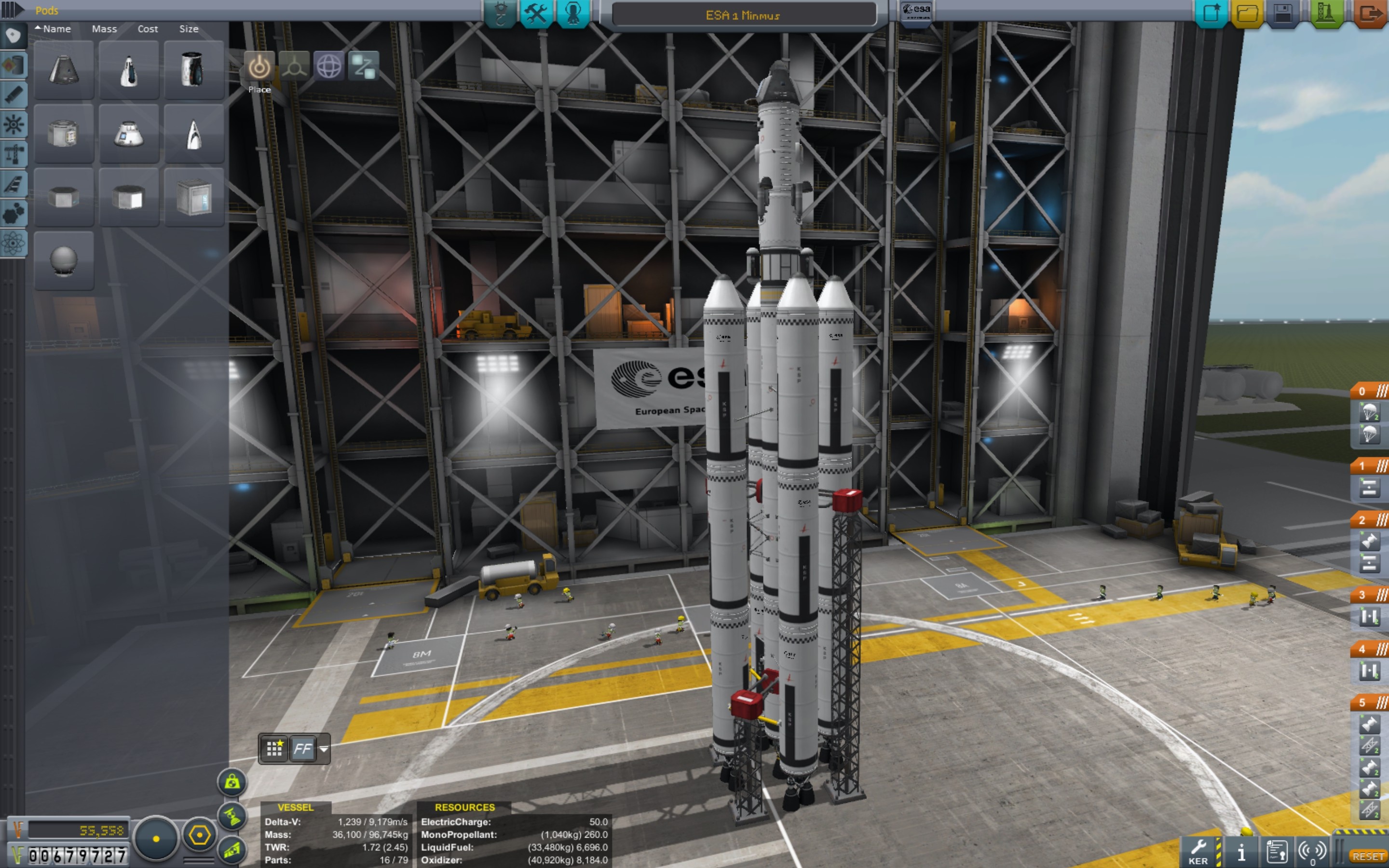Select the Place gizmo tool

click(x=259, y=67)
